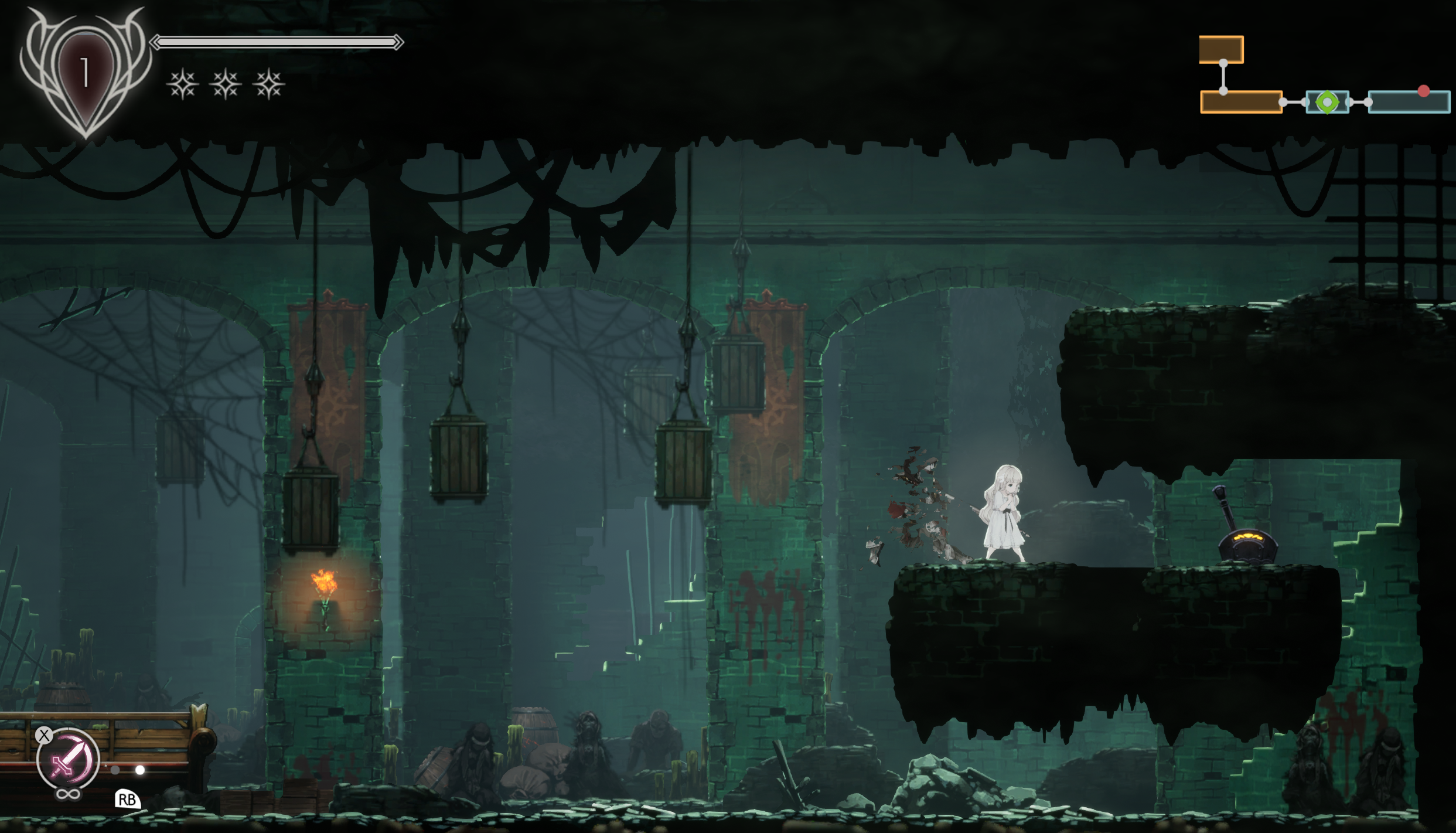Click the green current-location marker on minimap
The image size is (1456, 833).
tap(1327, 103)
